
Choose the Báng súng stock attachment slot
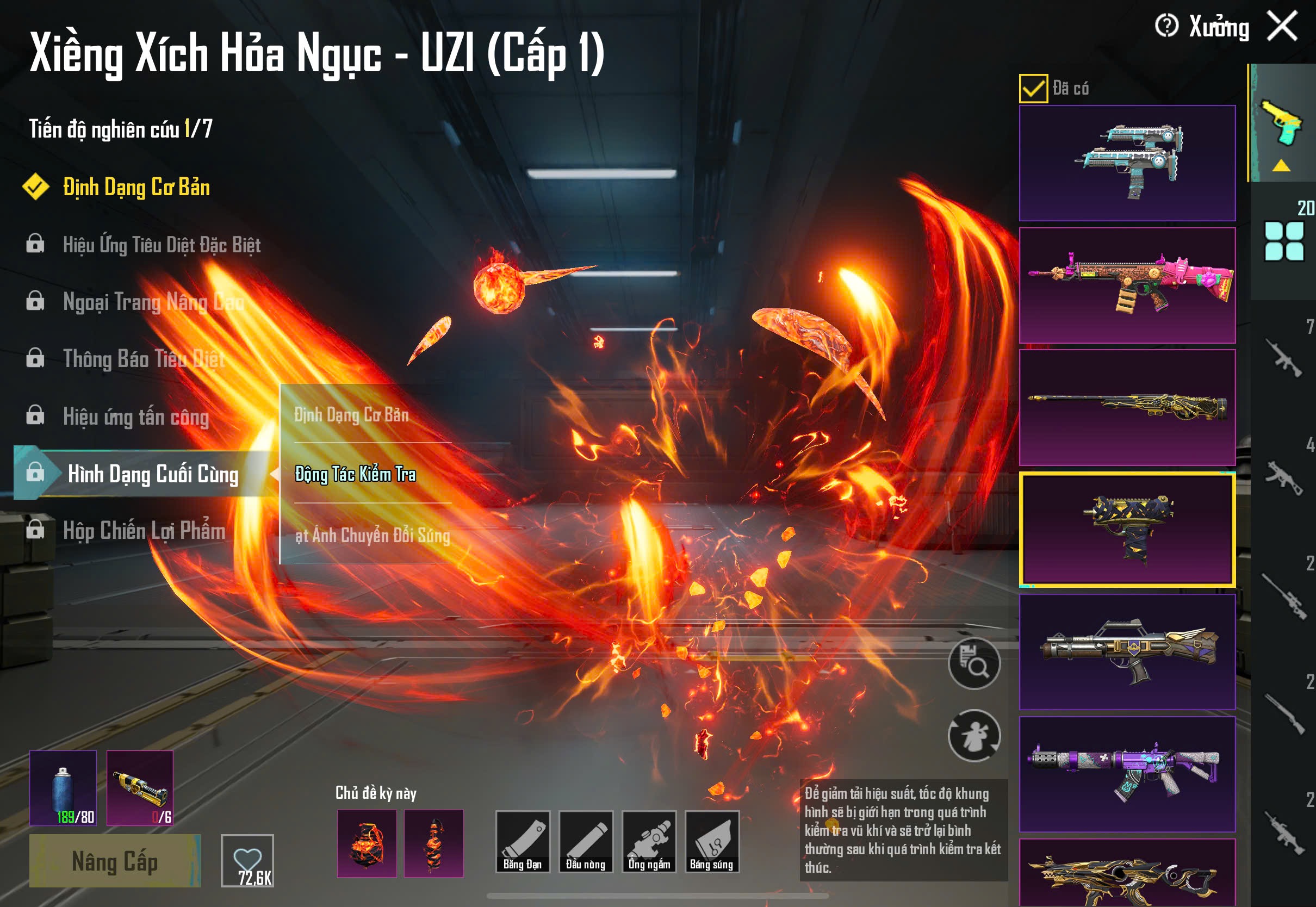[x=712, y=842]
